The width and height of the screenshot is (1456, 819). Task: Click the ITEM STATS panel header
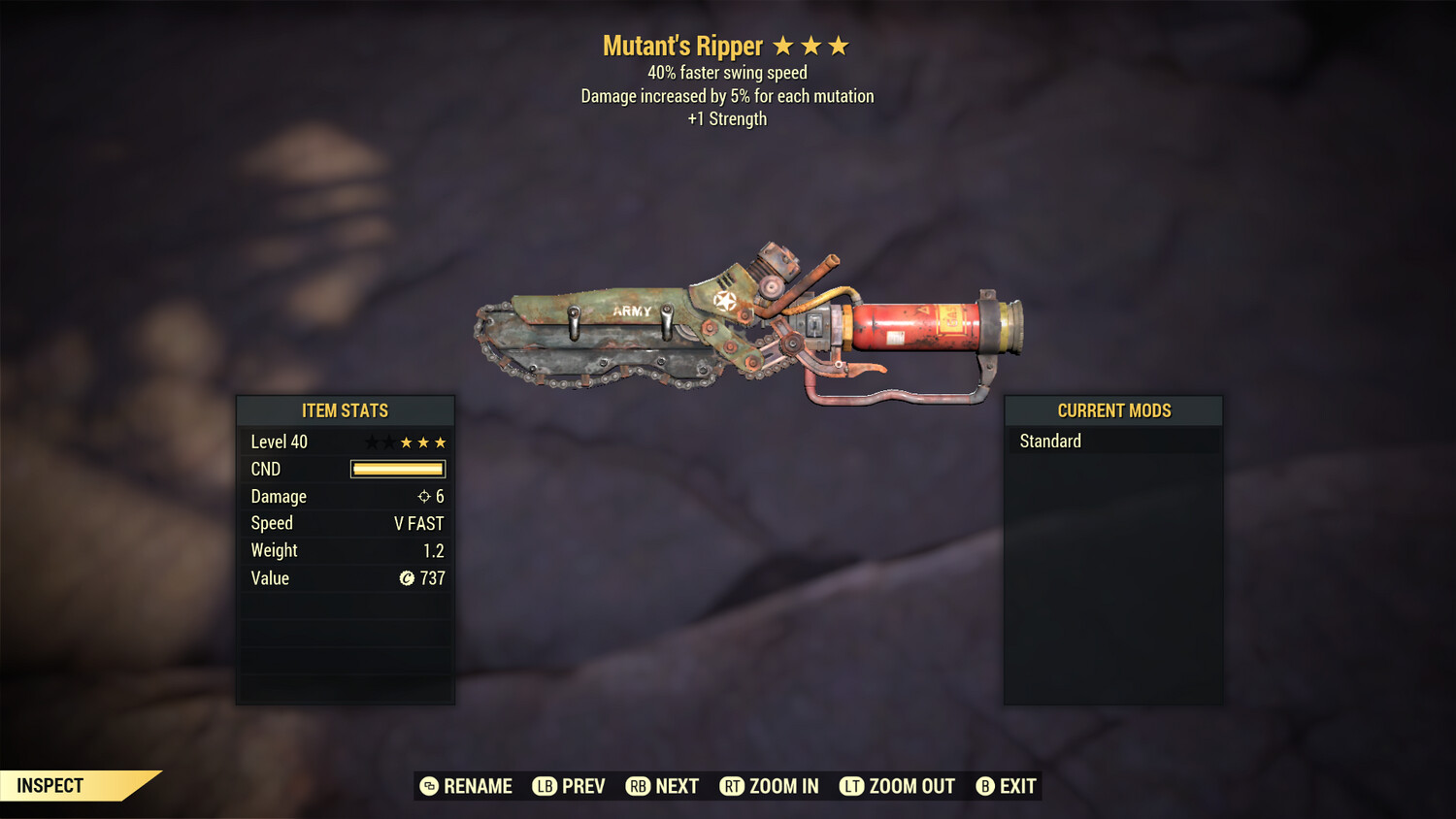tap(346, 410)
